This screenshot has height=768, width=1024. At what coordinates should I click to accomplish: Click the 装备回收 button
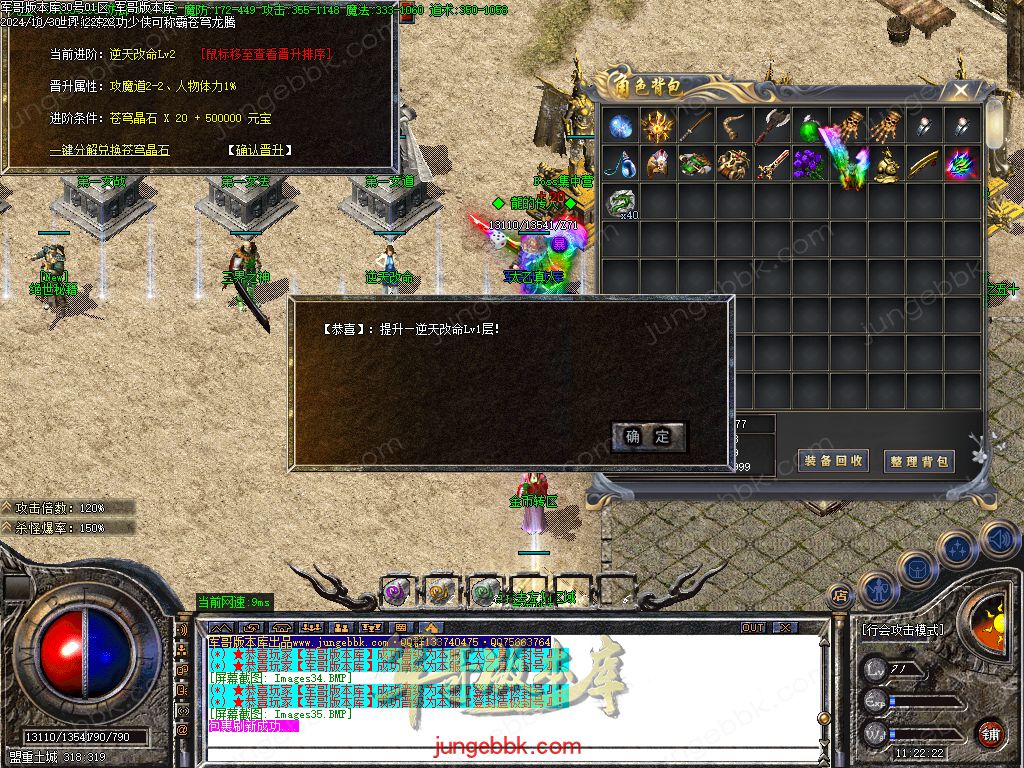(x=834, y=460)
